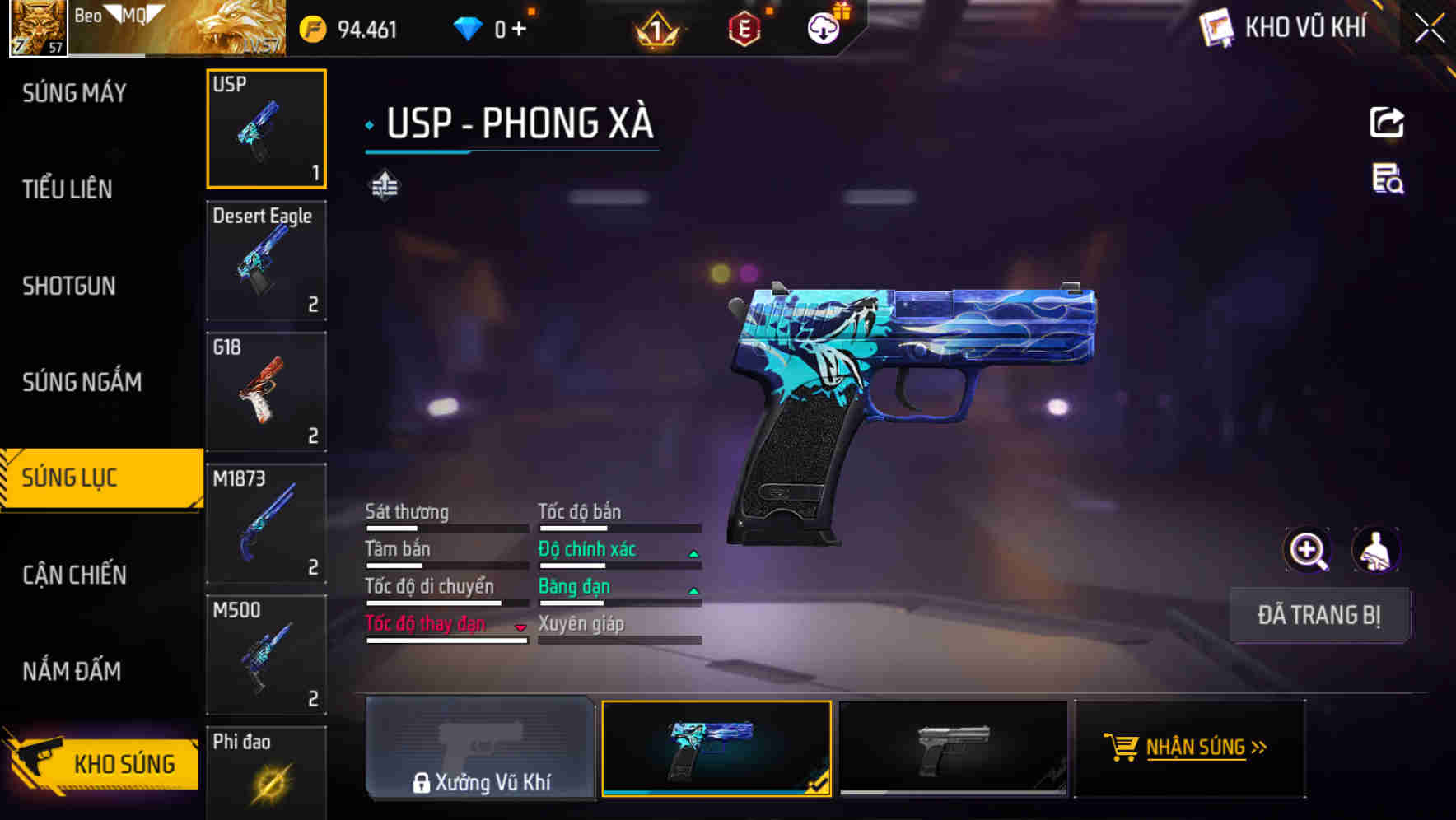Switch to the SHOTGUN category

pyautogui.click(x=69, y=286)
